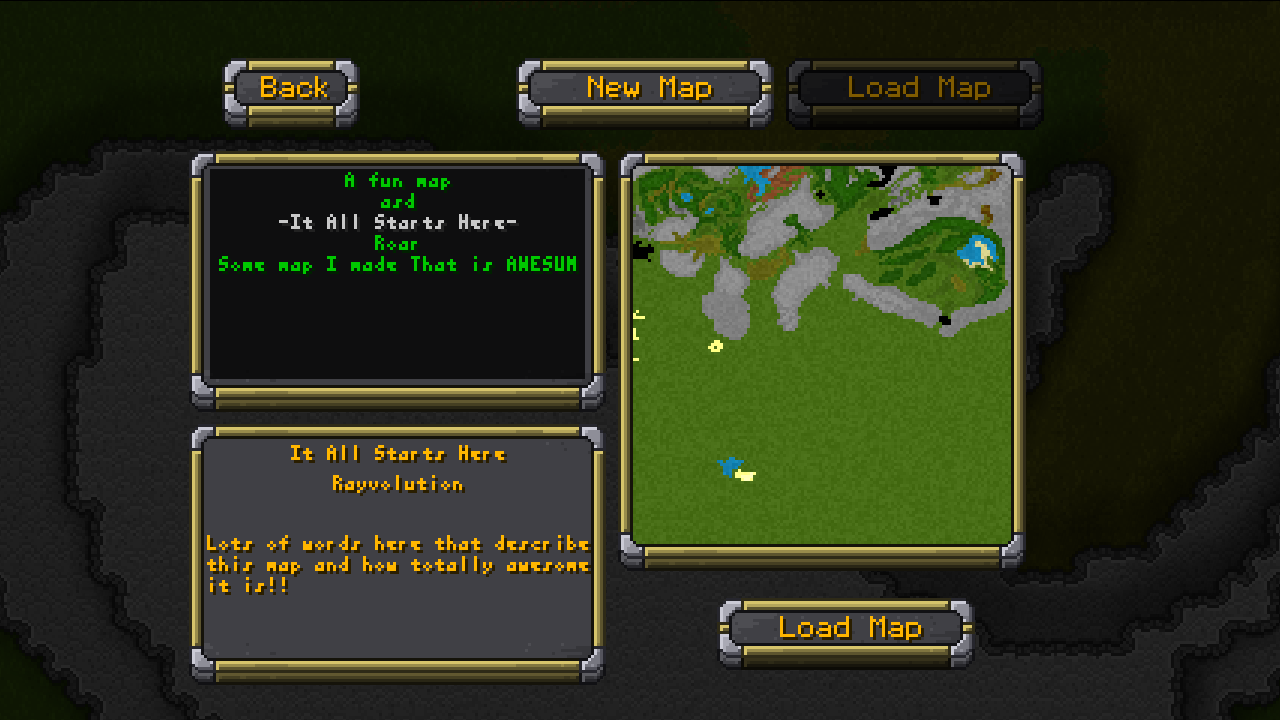Select the 'Roar' map entry

click(x=397, y=243)
